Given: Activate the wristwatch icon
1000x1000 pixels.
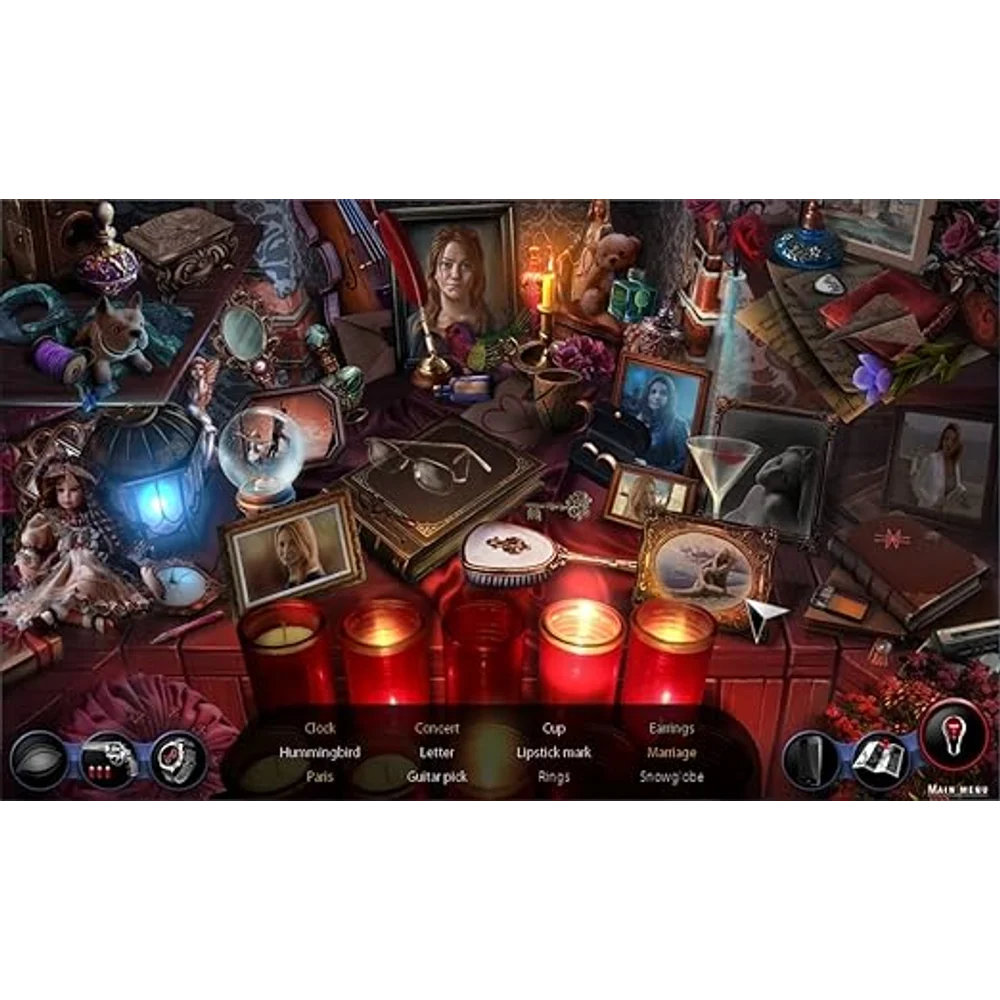Looking at the screenshot, I should point(180,760).
